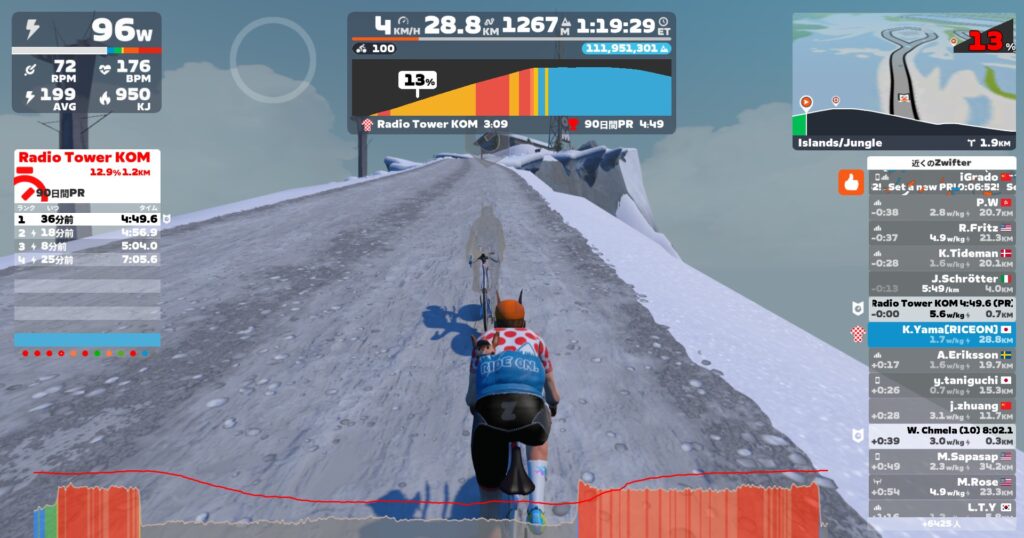Click the Radio Tower KOM PR ghost row
Image resolution: width=1024 pixels, height=538 pixels.
[x=940, y=308]
